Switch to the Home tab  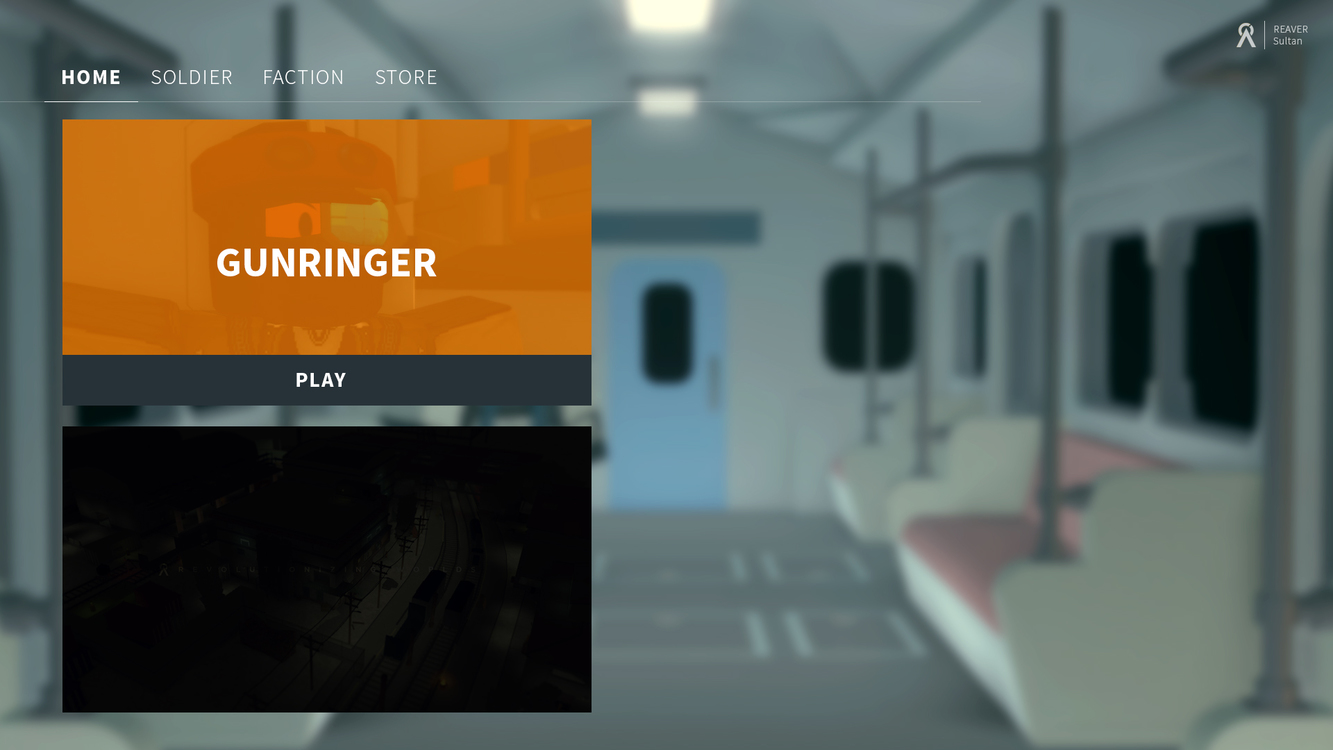[91, 77]
